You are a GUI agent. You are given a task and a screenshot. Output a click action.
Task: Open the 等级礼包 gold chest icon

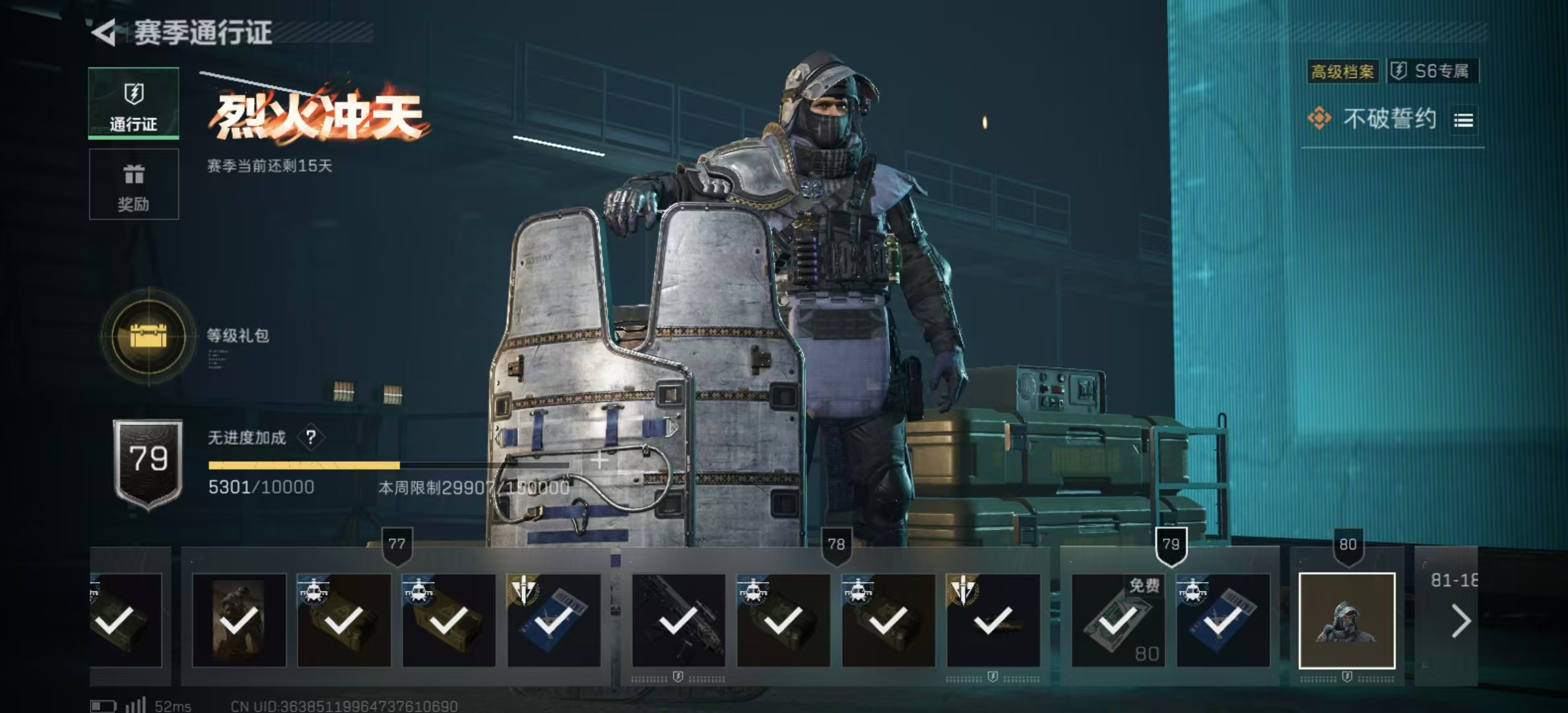point(149,337)
